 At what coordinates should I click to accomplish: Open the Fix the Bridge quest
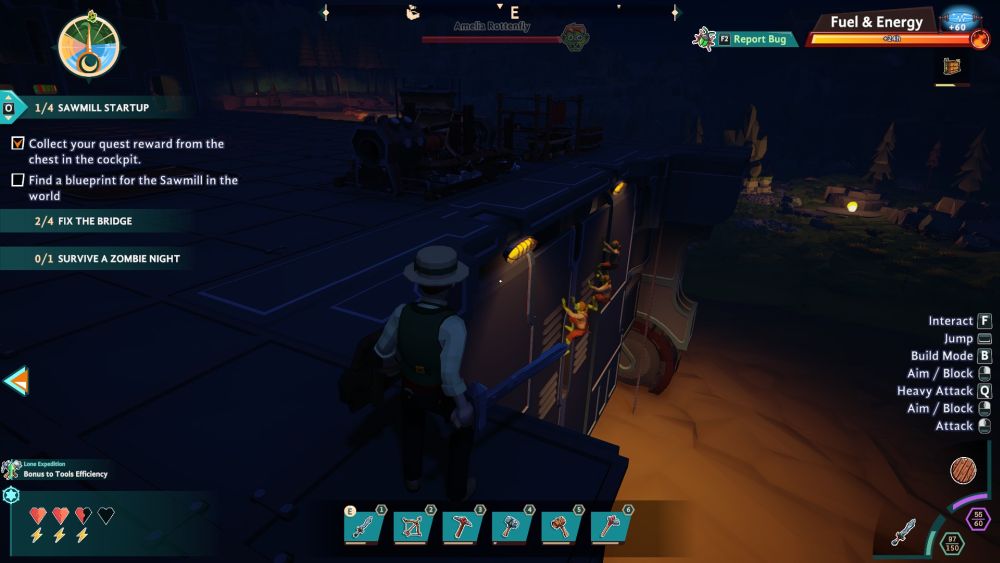(95, 221)
